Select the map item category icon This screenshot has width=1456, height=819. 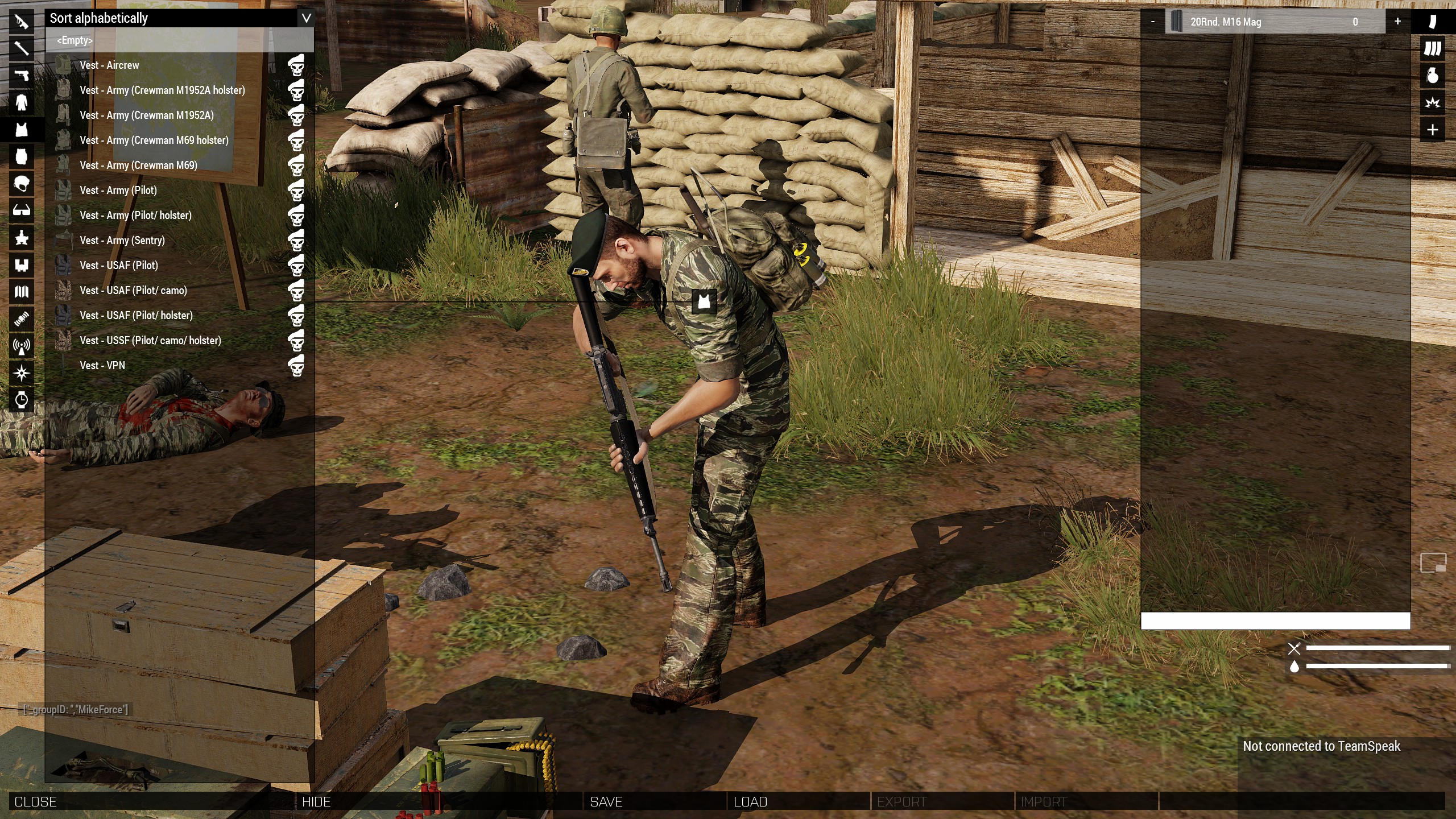point(22,292)
